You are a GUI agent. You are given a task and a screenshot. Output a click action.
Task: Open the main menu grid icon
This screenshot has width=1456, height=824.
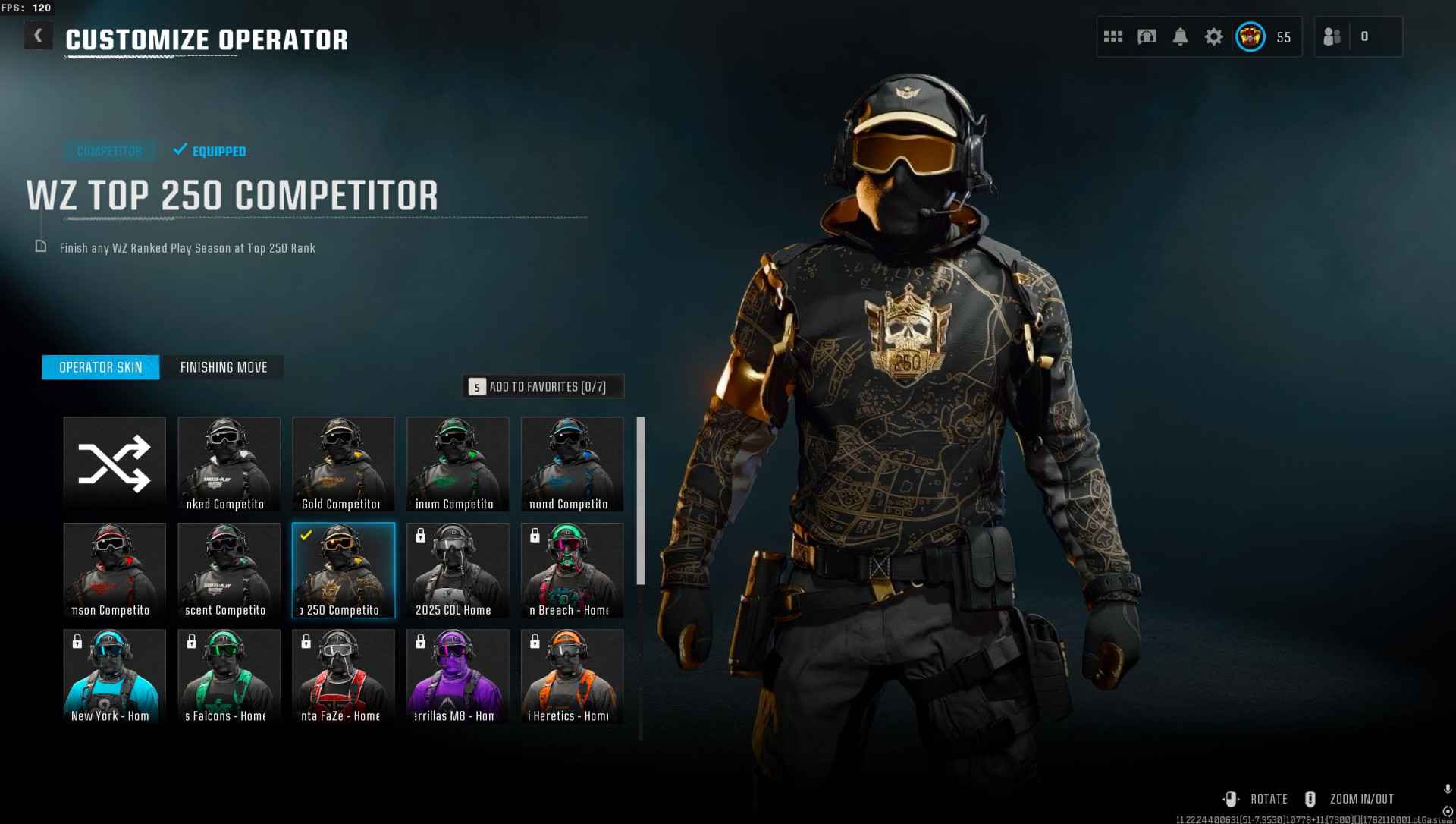1112,36
